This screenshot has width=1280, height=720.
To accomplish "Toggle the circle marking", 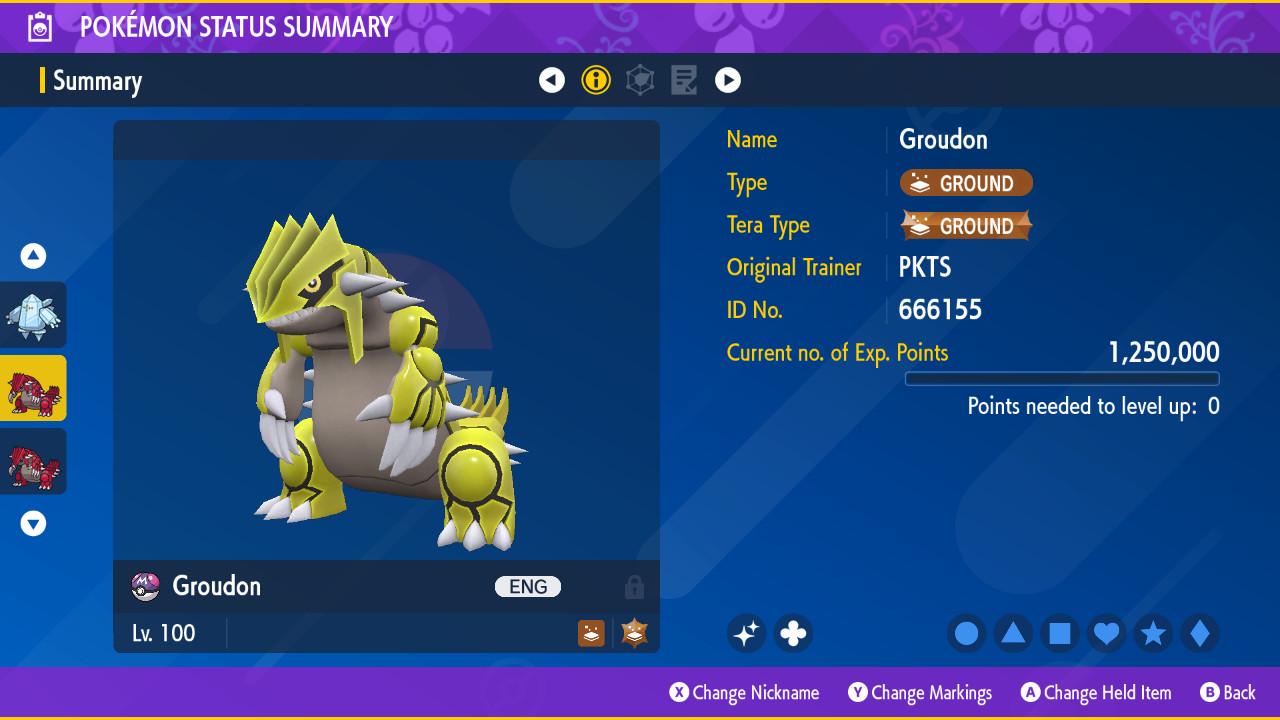I will pos(966,633).
